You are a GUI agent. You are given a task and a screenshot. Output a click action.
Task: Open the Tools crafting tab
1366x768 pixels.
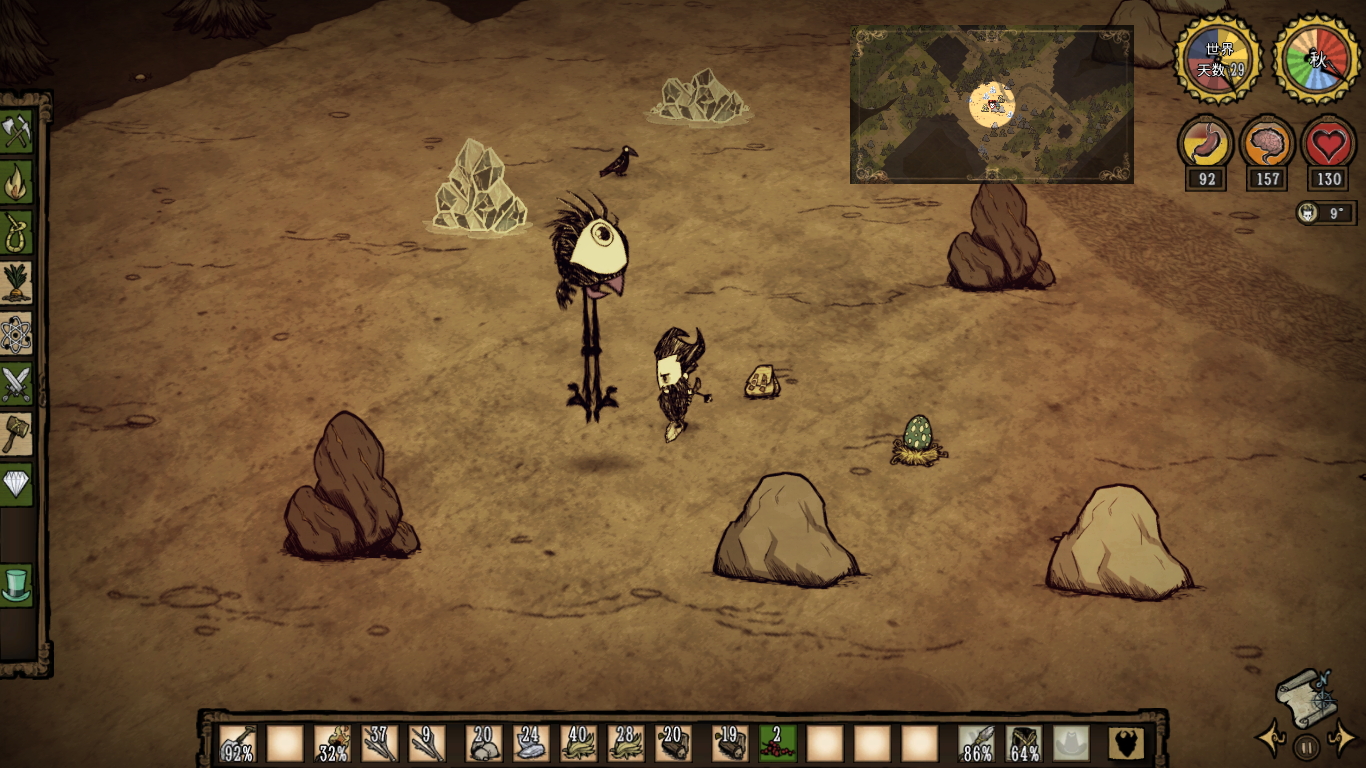tap(17, 130)
